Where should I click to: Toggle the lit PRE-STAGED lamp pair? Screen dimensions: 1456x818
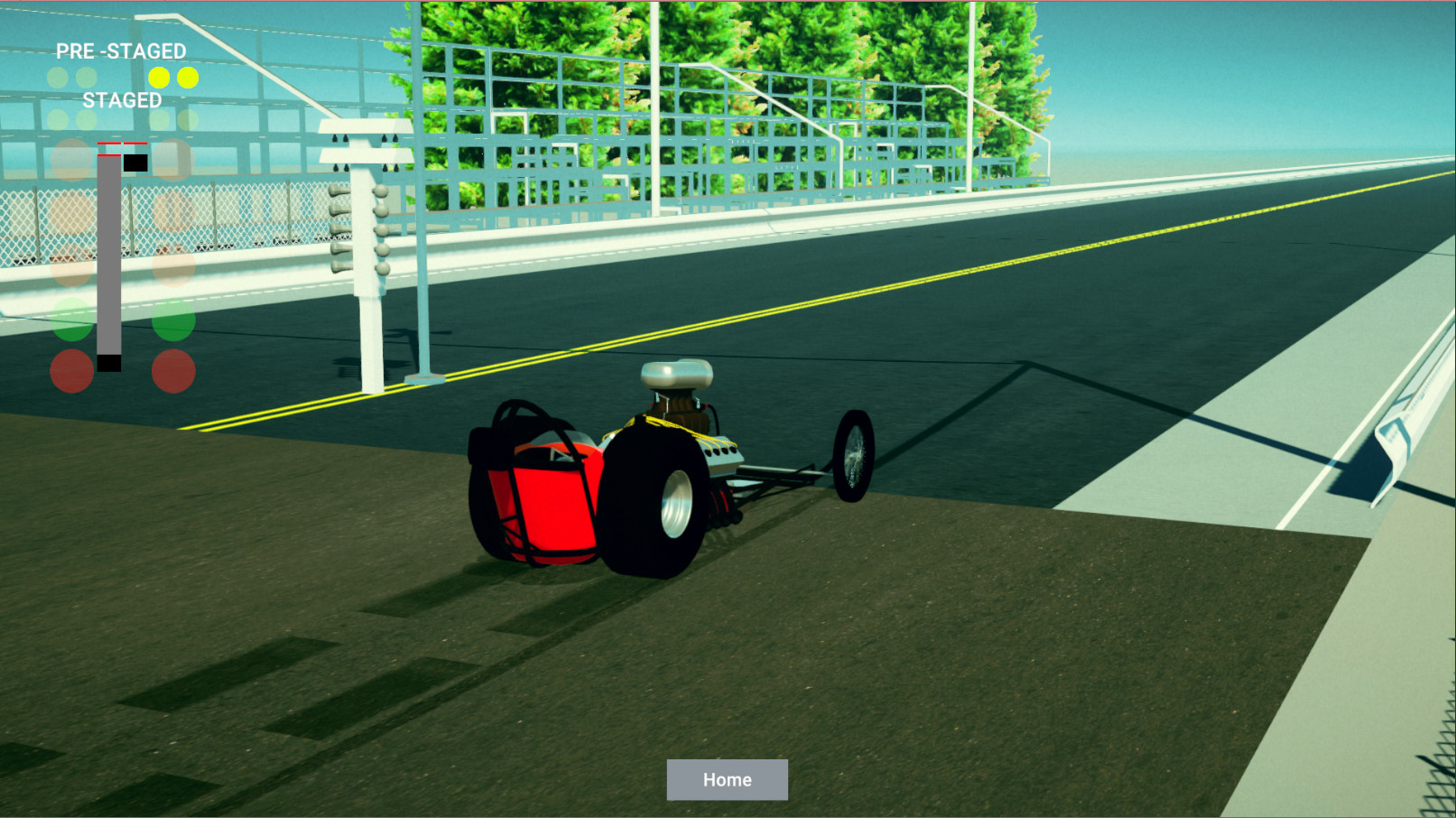click(173, 79)
